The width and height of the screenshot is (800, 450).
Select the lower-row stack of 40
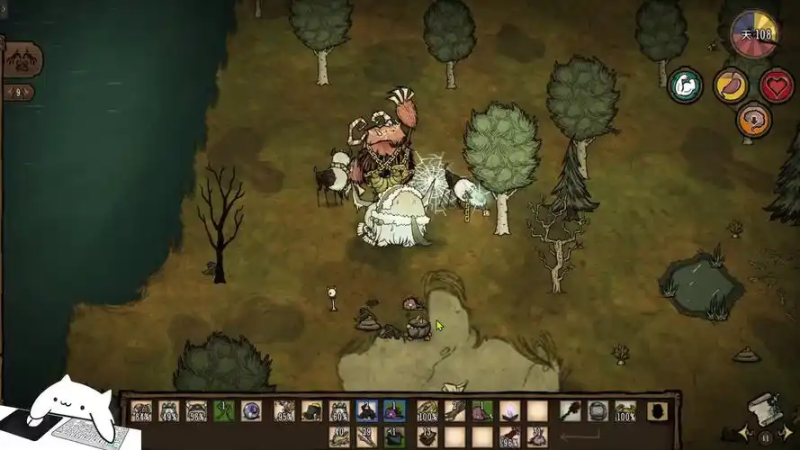[340, 436]
